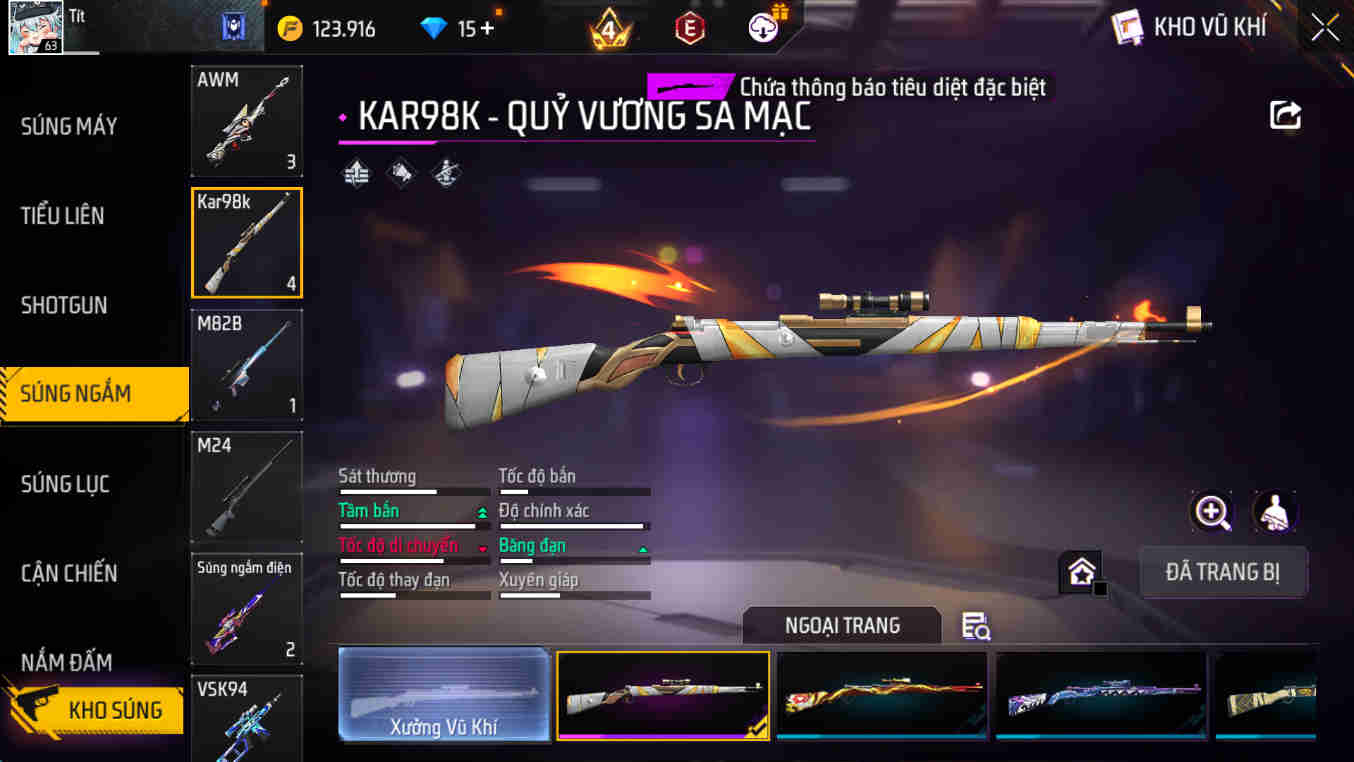Click the share weapon icon
This screenshot has height=762, width=1354.
(1286, 114)
